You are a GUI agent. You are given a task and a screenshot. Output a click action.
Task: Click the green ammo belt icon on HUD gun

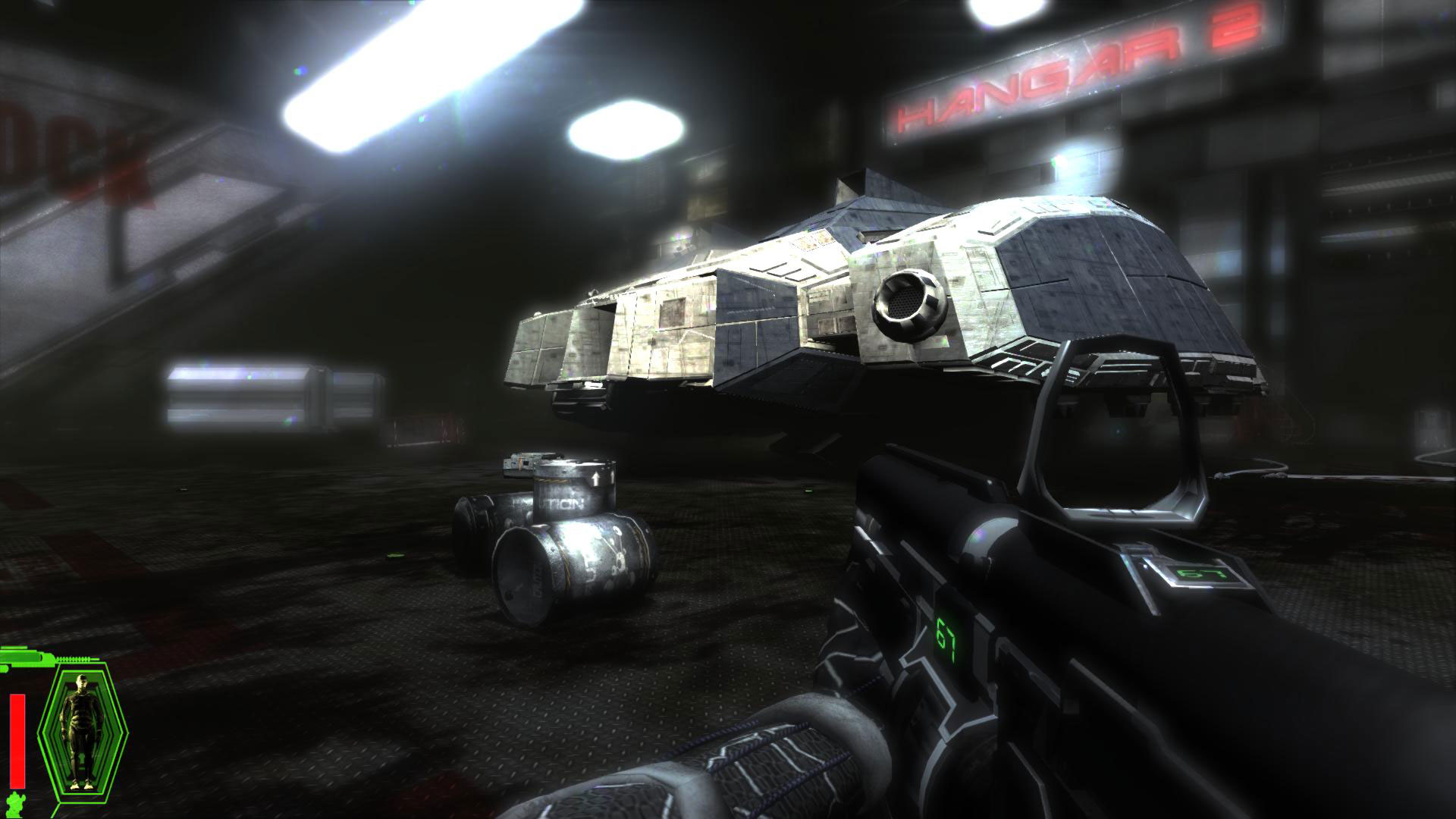pyautogui.click(x=72, y=660)
